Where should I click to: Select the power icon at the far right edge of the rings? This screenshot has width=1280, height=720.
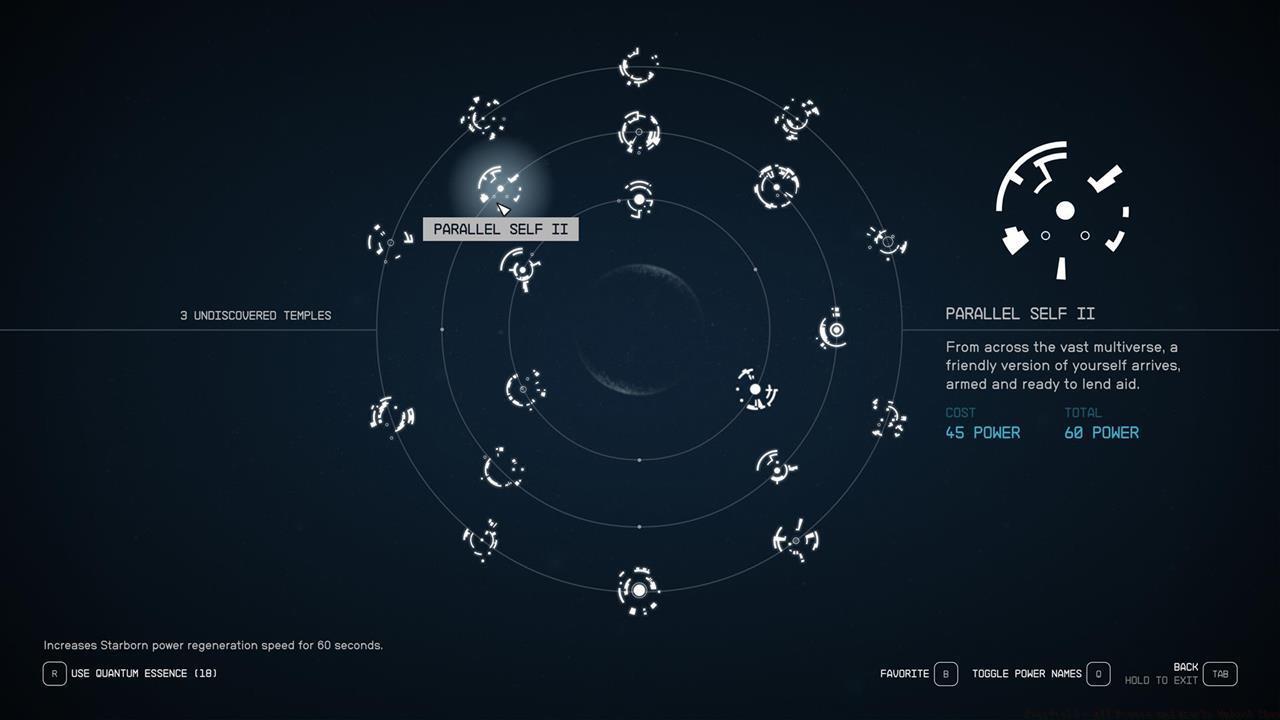tap(884, 243)
